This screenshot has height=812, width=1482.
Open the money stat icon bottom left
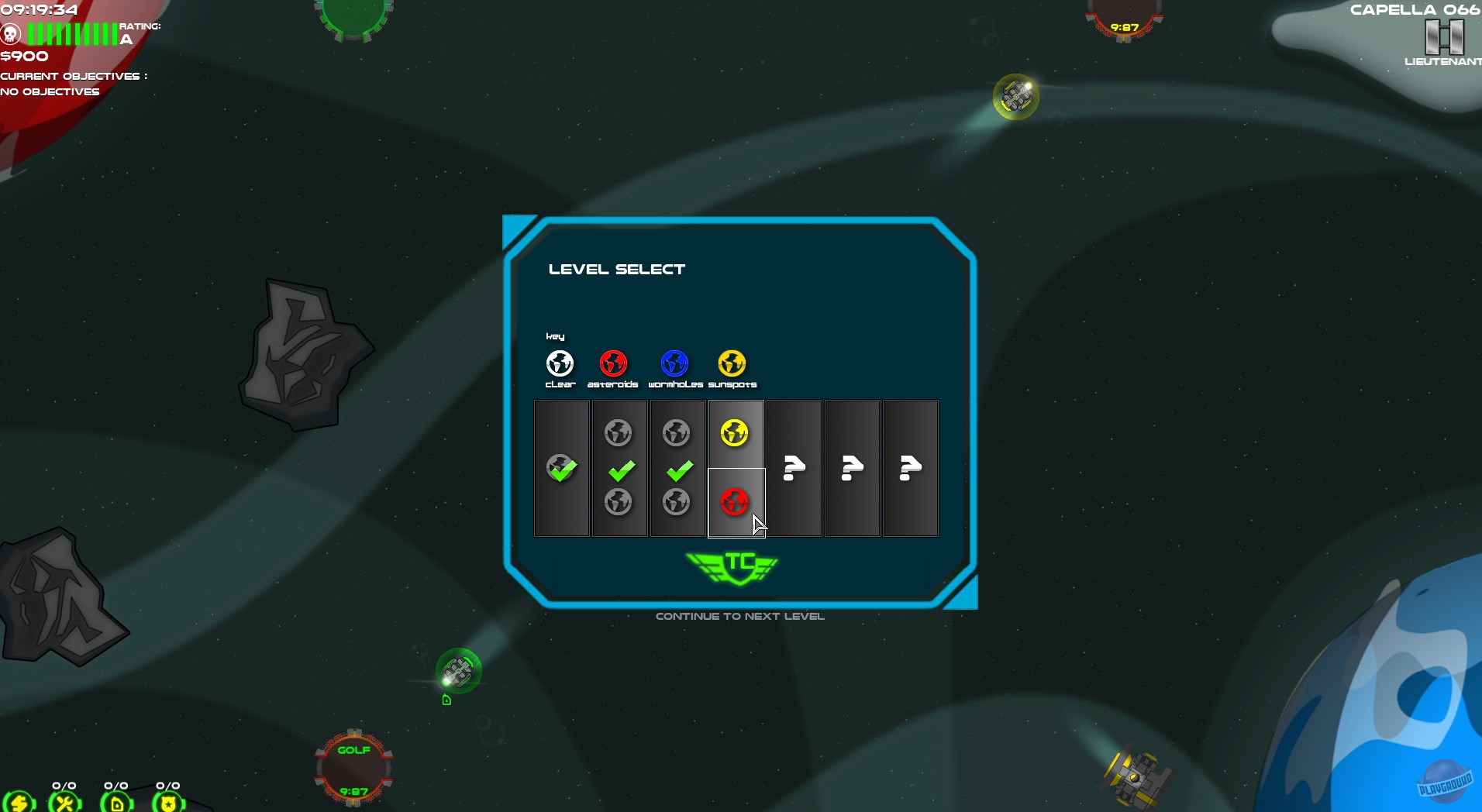[21, 803]
